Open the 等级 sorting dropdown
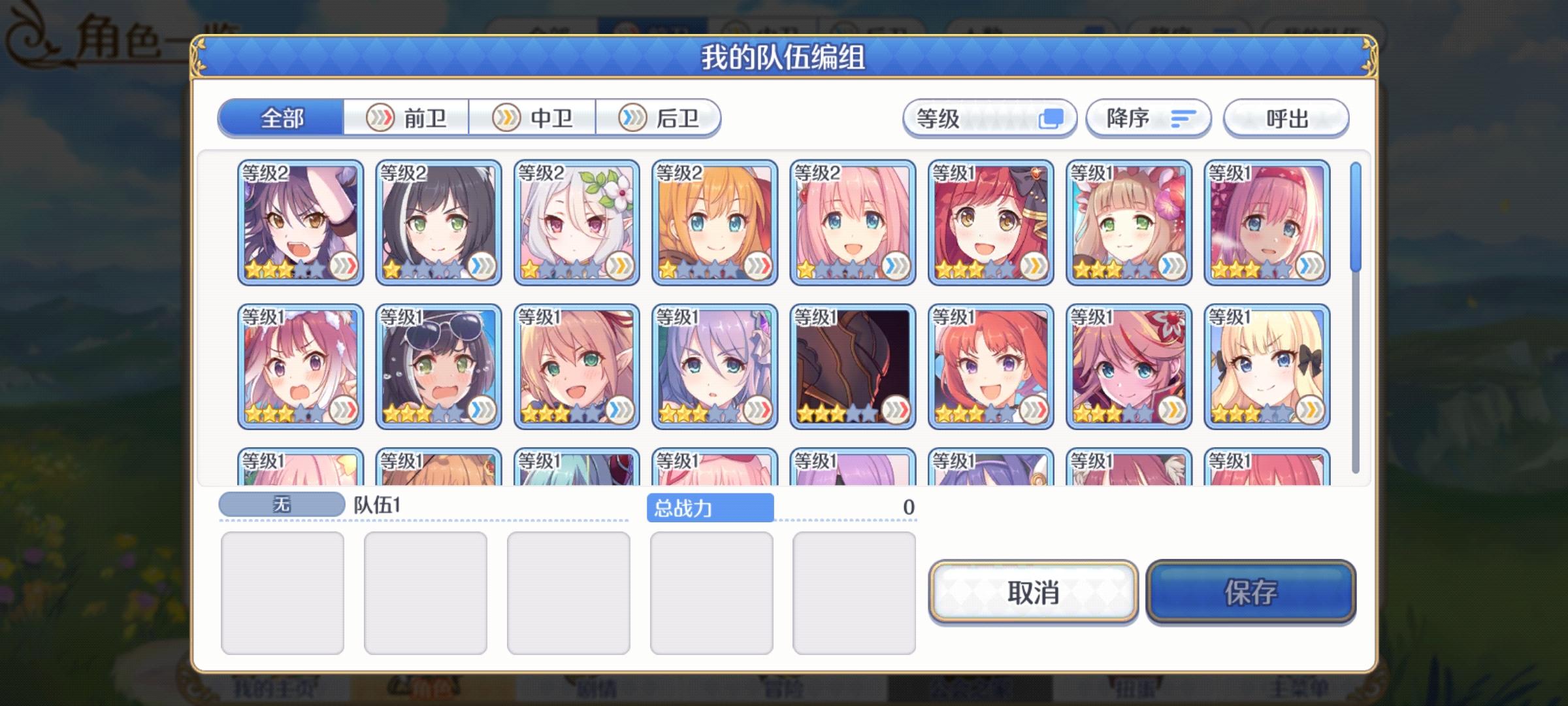Viewport: 1568px width, 706px height. 960,118
